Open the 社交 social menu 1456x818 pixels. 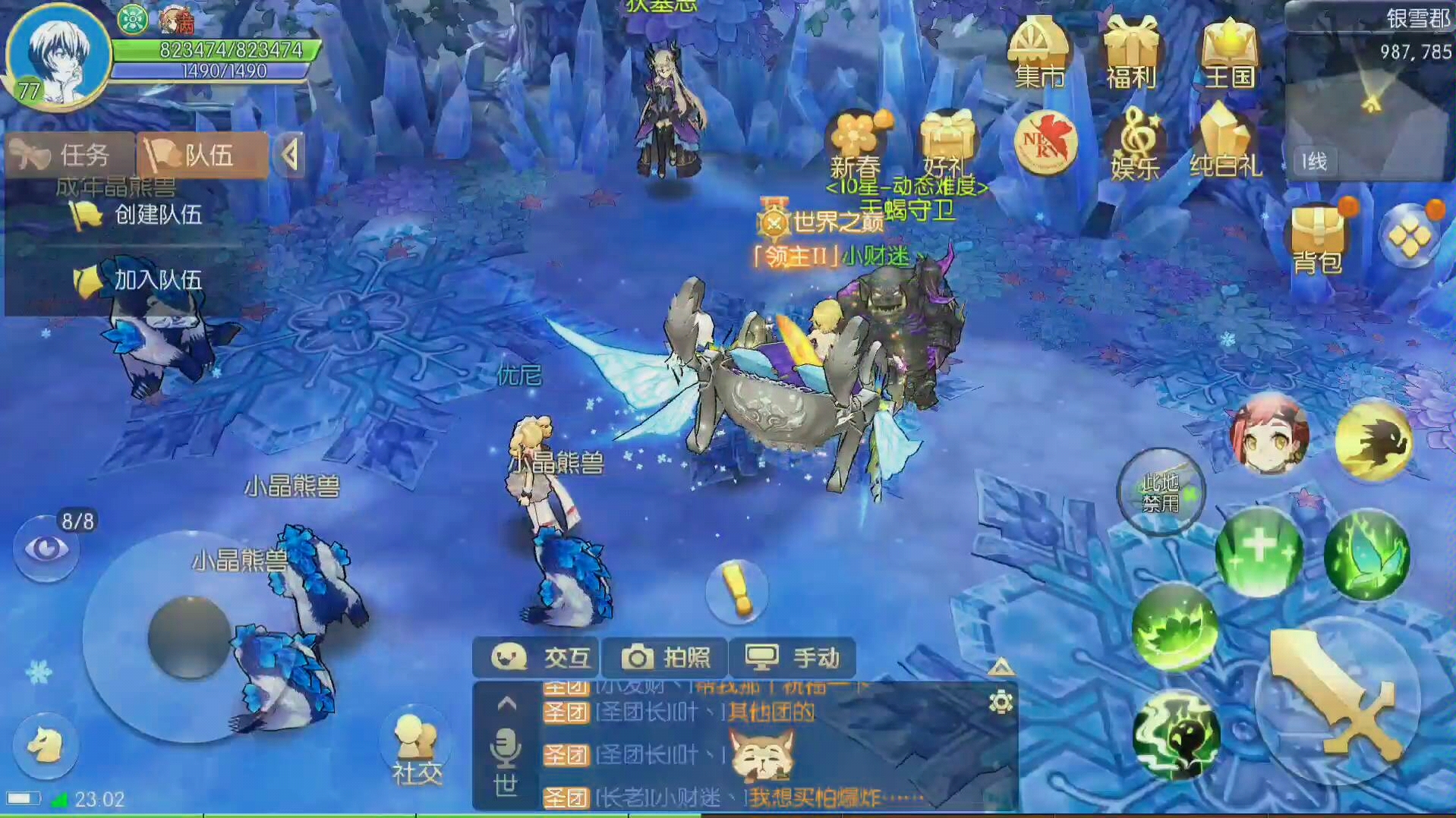[x=416, y=749]
